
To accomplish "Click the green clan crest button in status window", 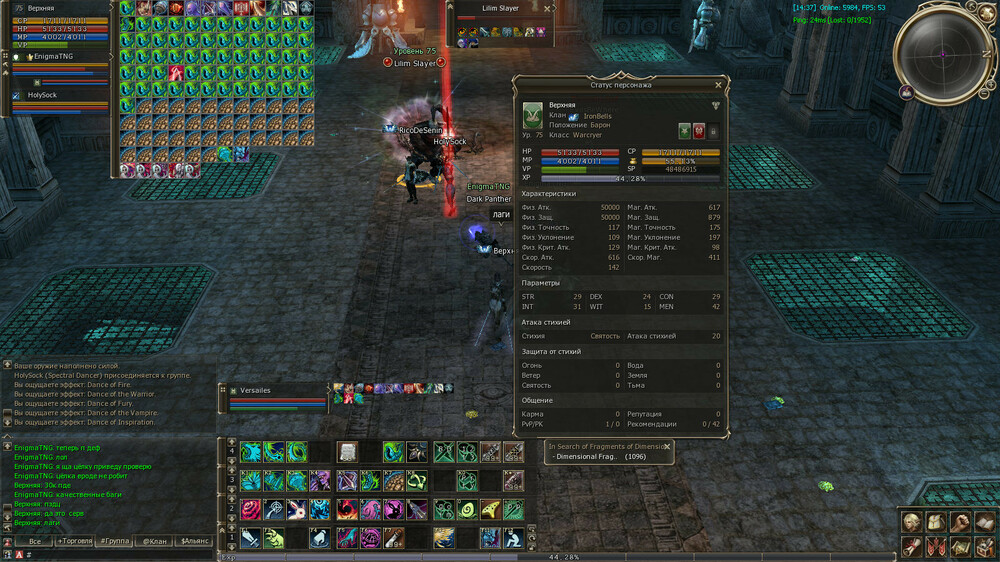I will (x=684, y=131).
